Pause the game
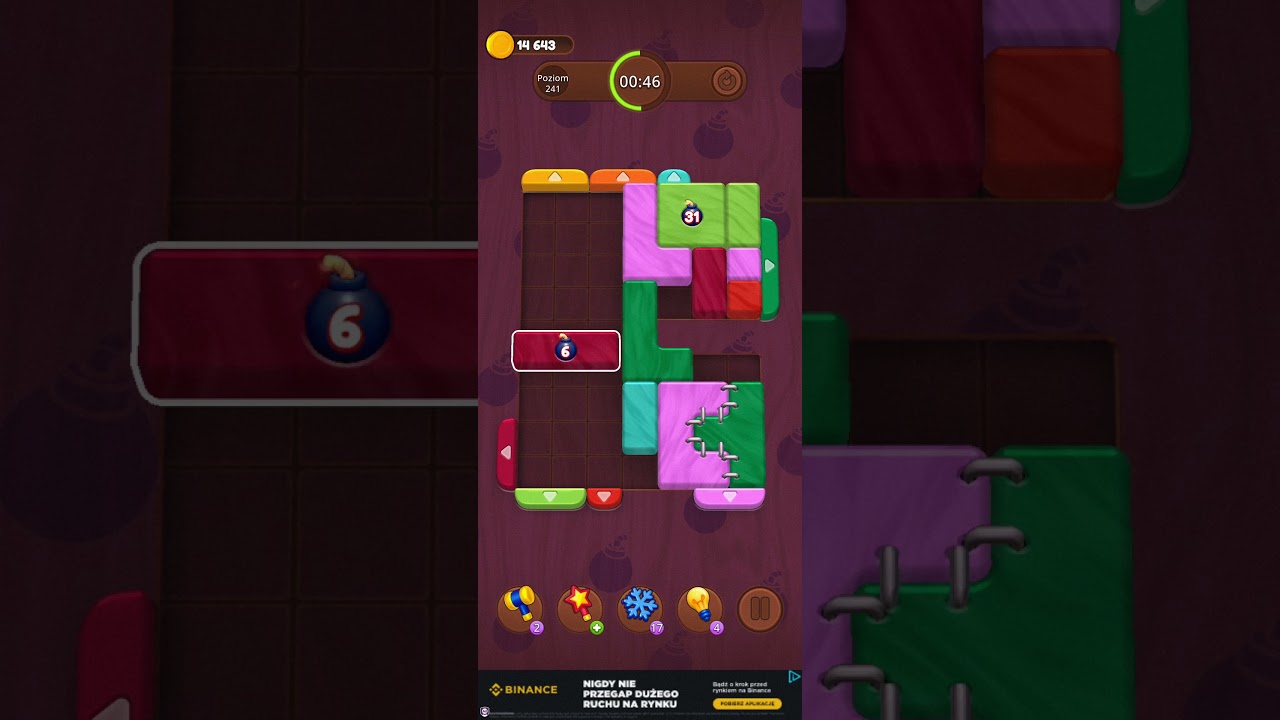The width and height of the screenshot is (1280, 720). point(760,608)
